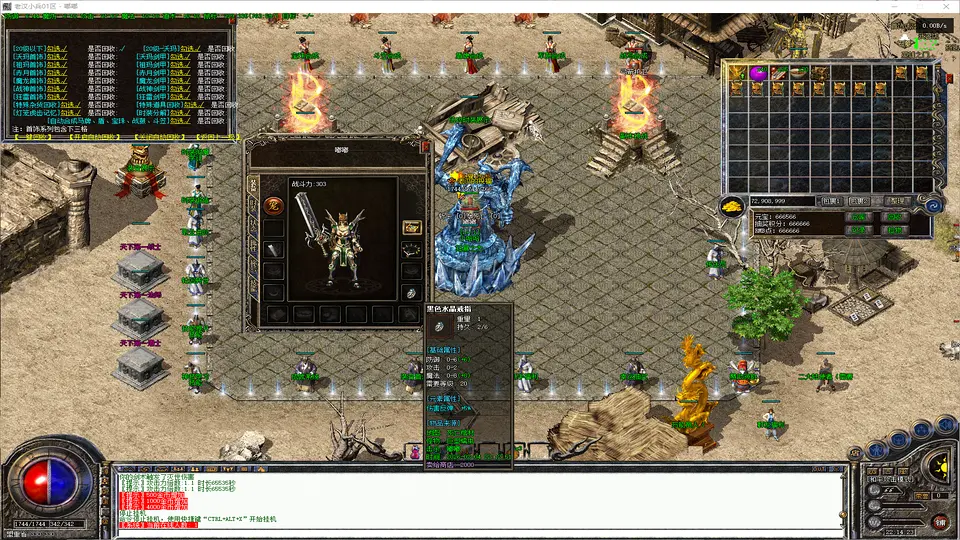Select the equipped black crystal ring slot
The image size is (960, 540).
tap(411, 292)
